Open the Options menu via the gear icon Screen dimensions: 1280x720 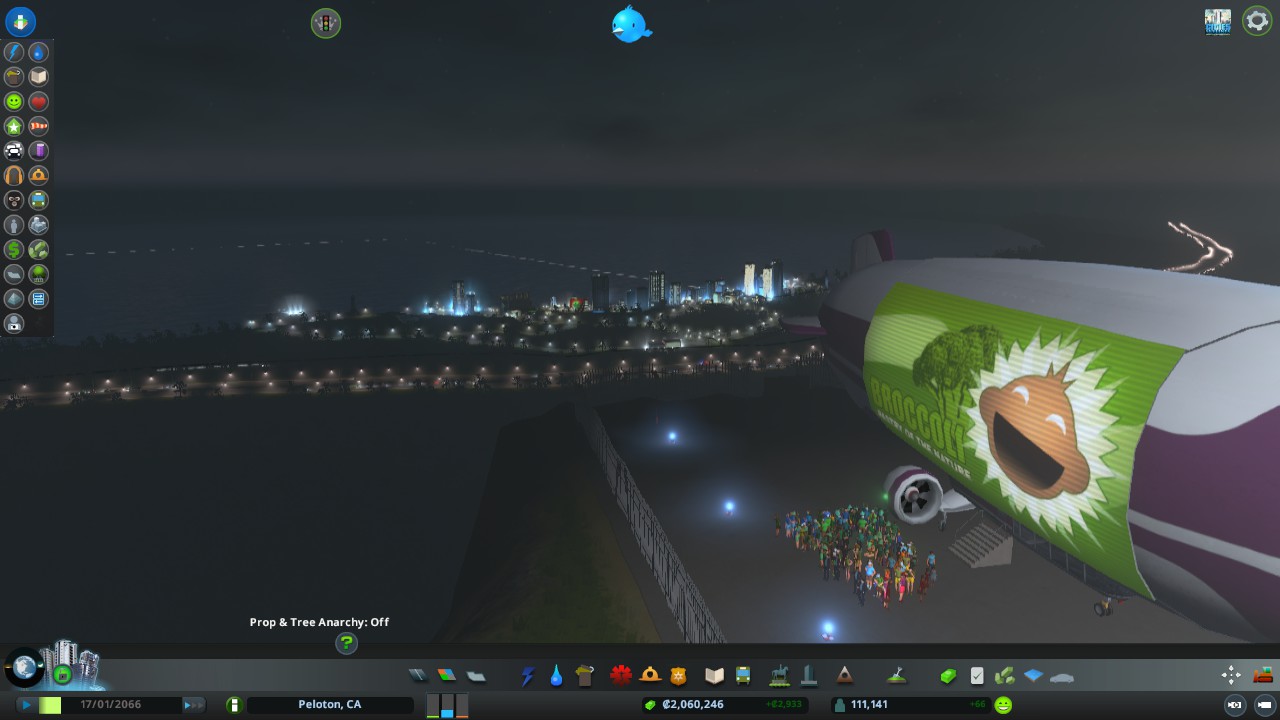click(x=1256, y=20)
